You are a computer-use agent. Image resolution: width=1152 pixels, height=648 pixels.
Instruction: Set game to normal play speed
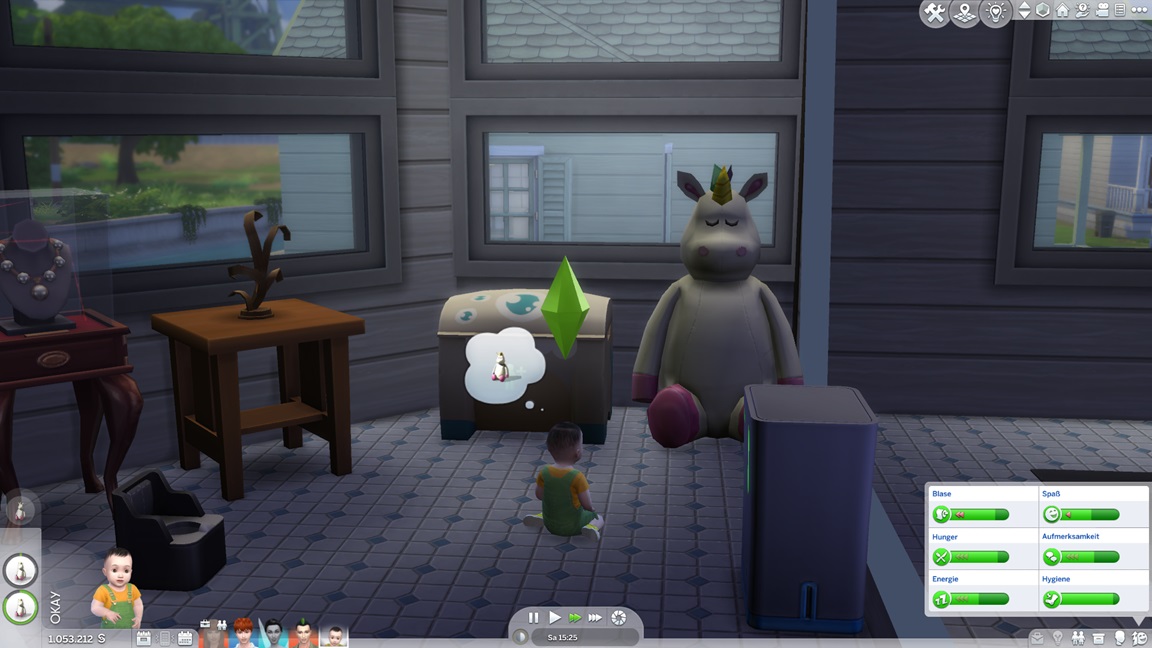pyautogui.click(x=554, y=618)
